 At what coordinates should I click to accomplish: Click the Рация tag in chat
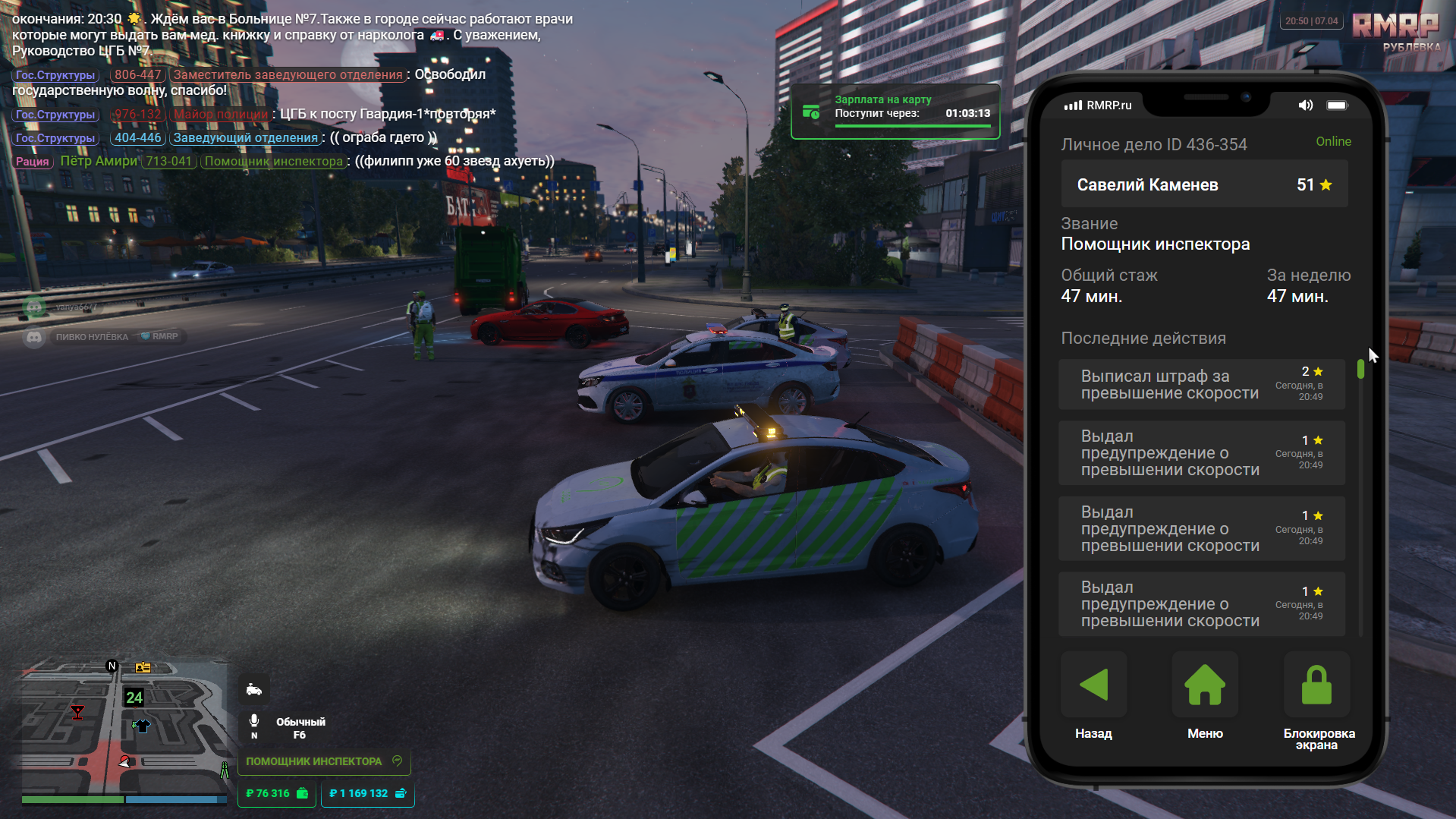coord(33,162)
